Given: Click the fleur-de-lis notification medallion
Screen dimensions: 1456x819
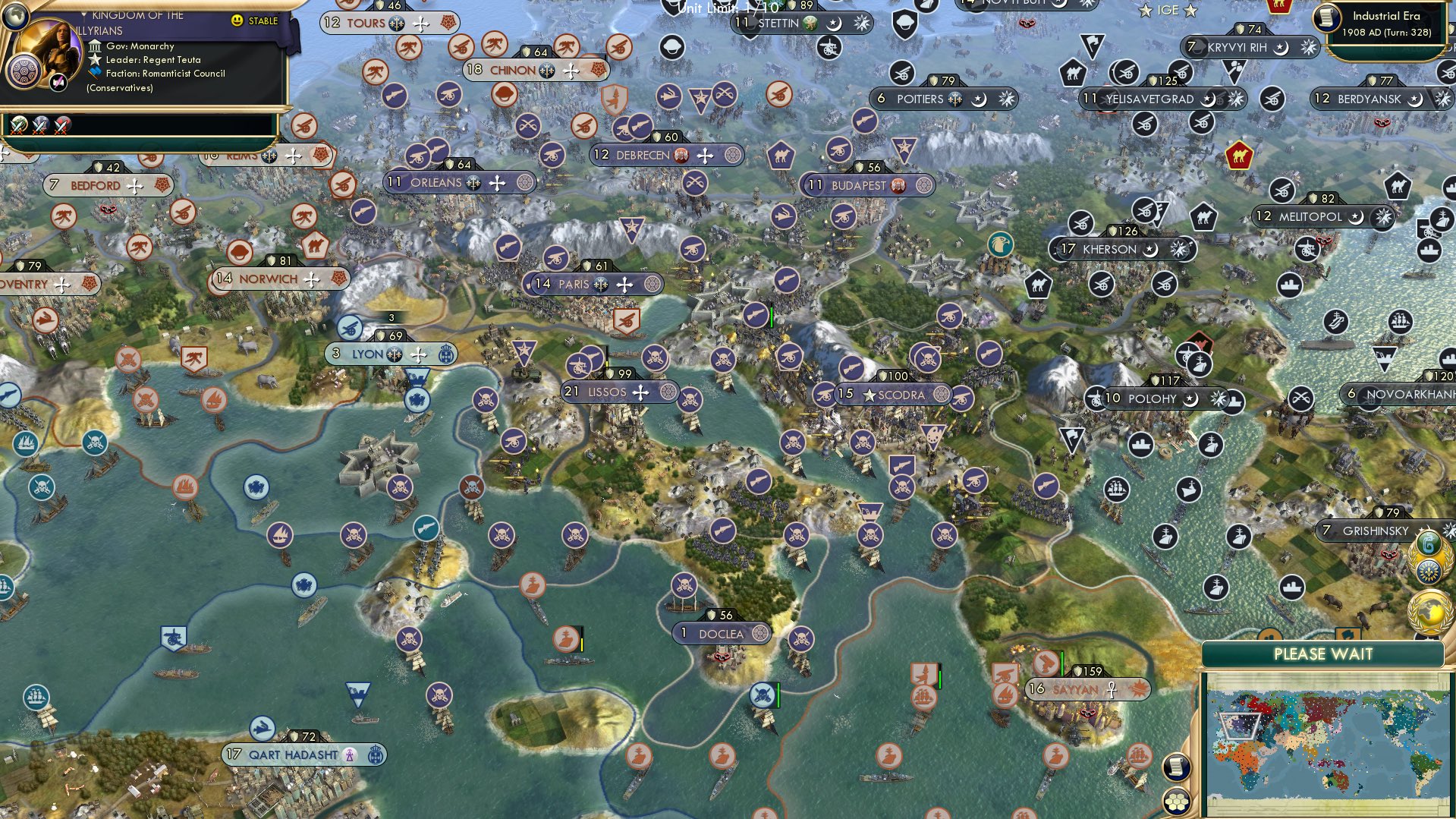Looking at the screenshot, I should (x=1430, y=572).
